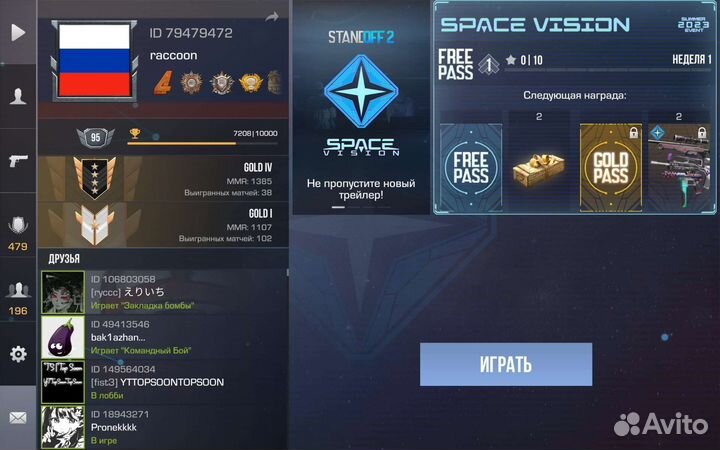Open the GOLD IV rank row
This screenshot has width=720, height=450.
[163, 179]
